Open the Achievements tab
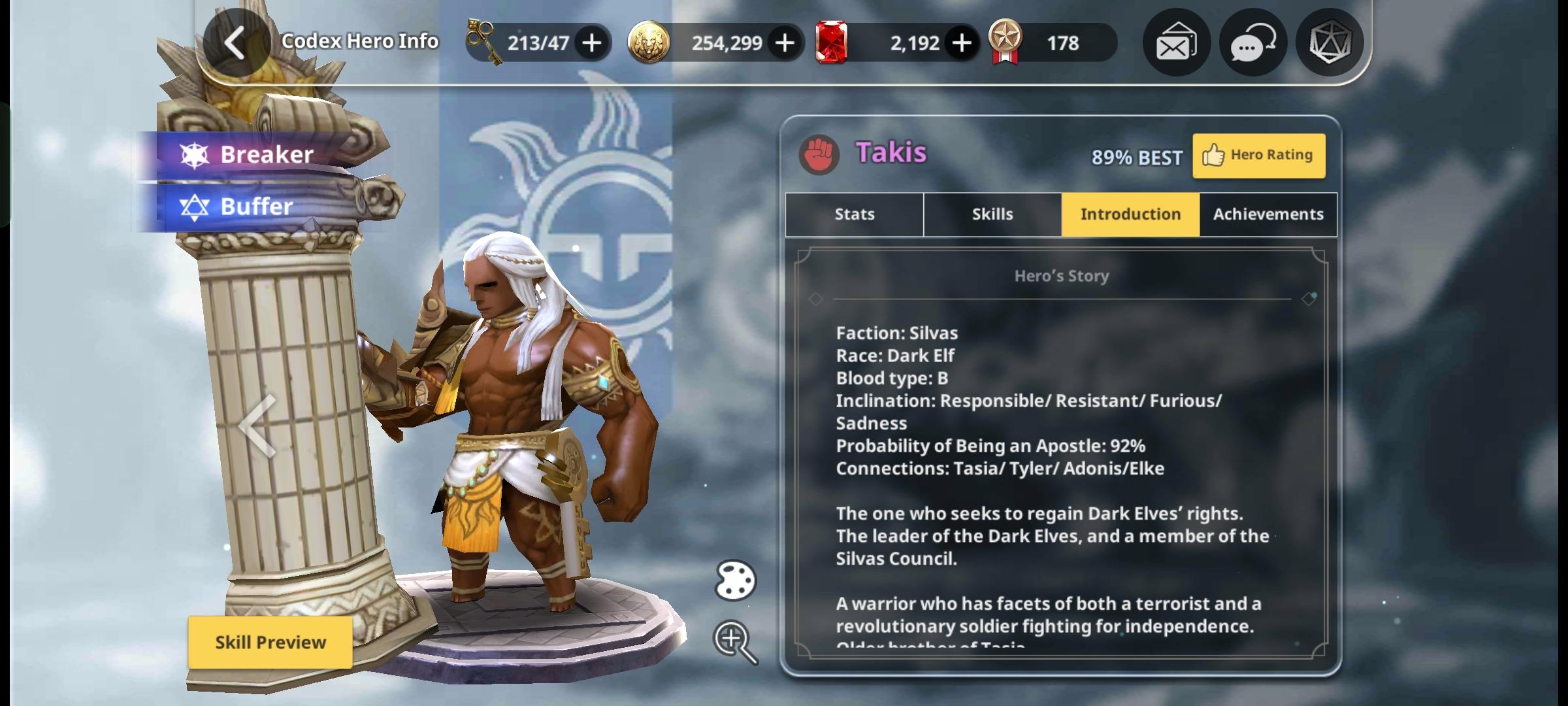This screenshot has width=1568, height=706. [x=1267, y=214]
